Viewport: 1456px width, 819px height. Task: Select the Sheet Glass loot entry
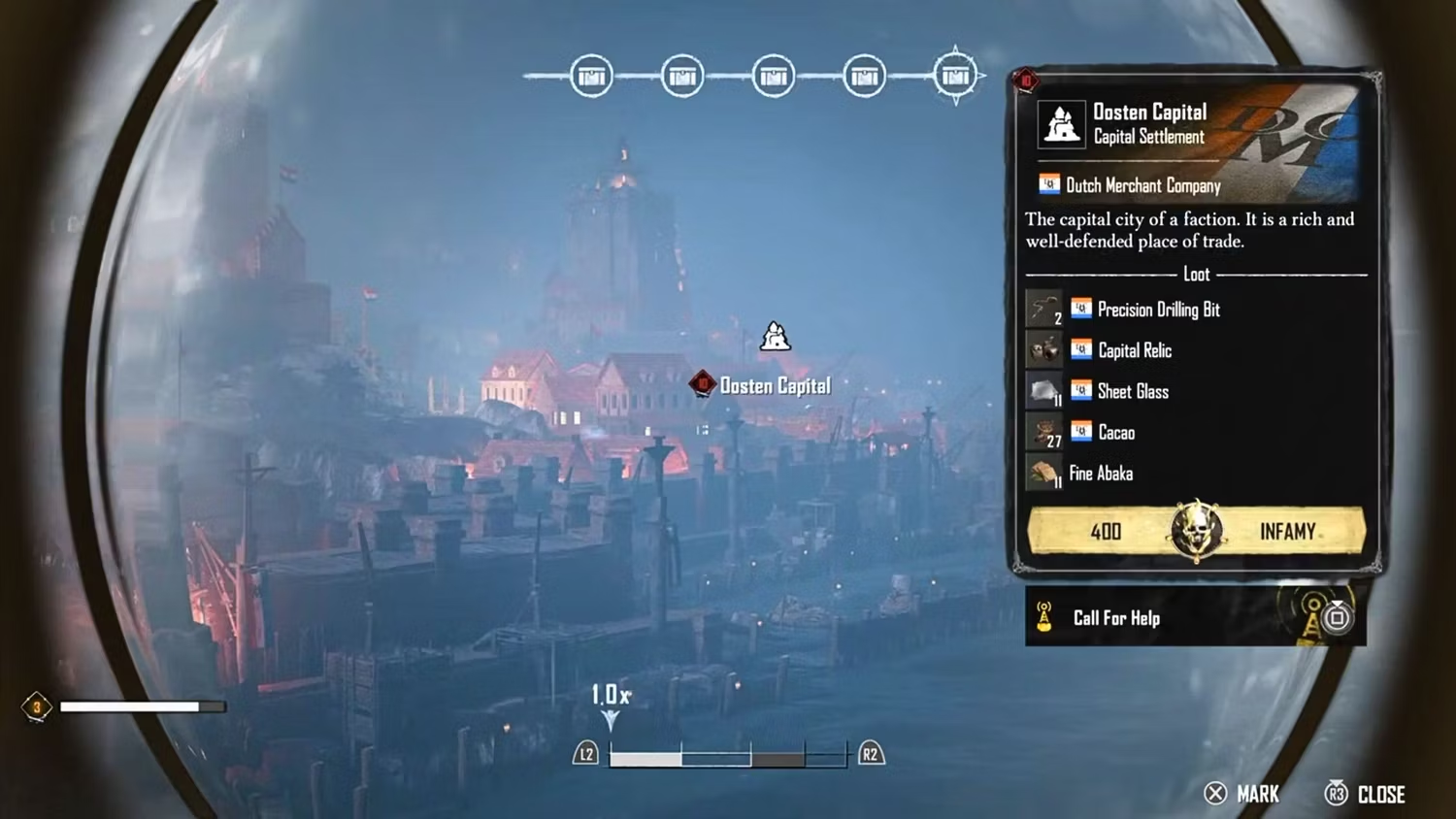click(1132, 391)
